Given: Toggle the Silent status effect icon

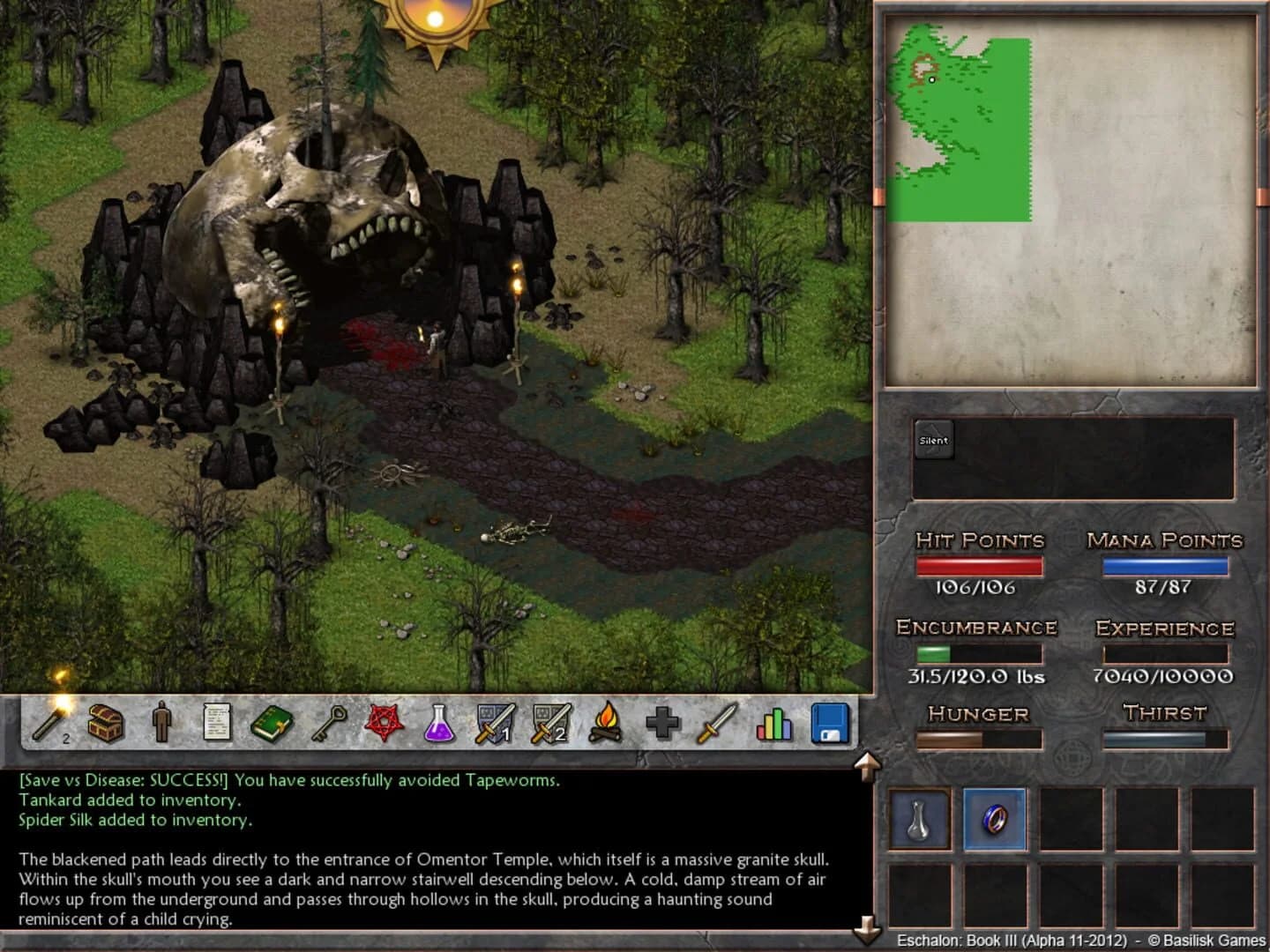Looking at the screenshot, I should tap(934, 439).
